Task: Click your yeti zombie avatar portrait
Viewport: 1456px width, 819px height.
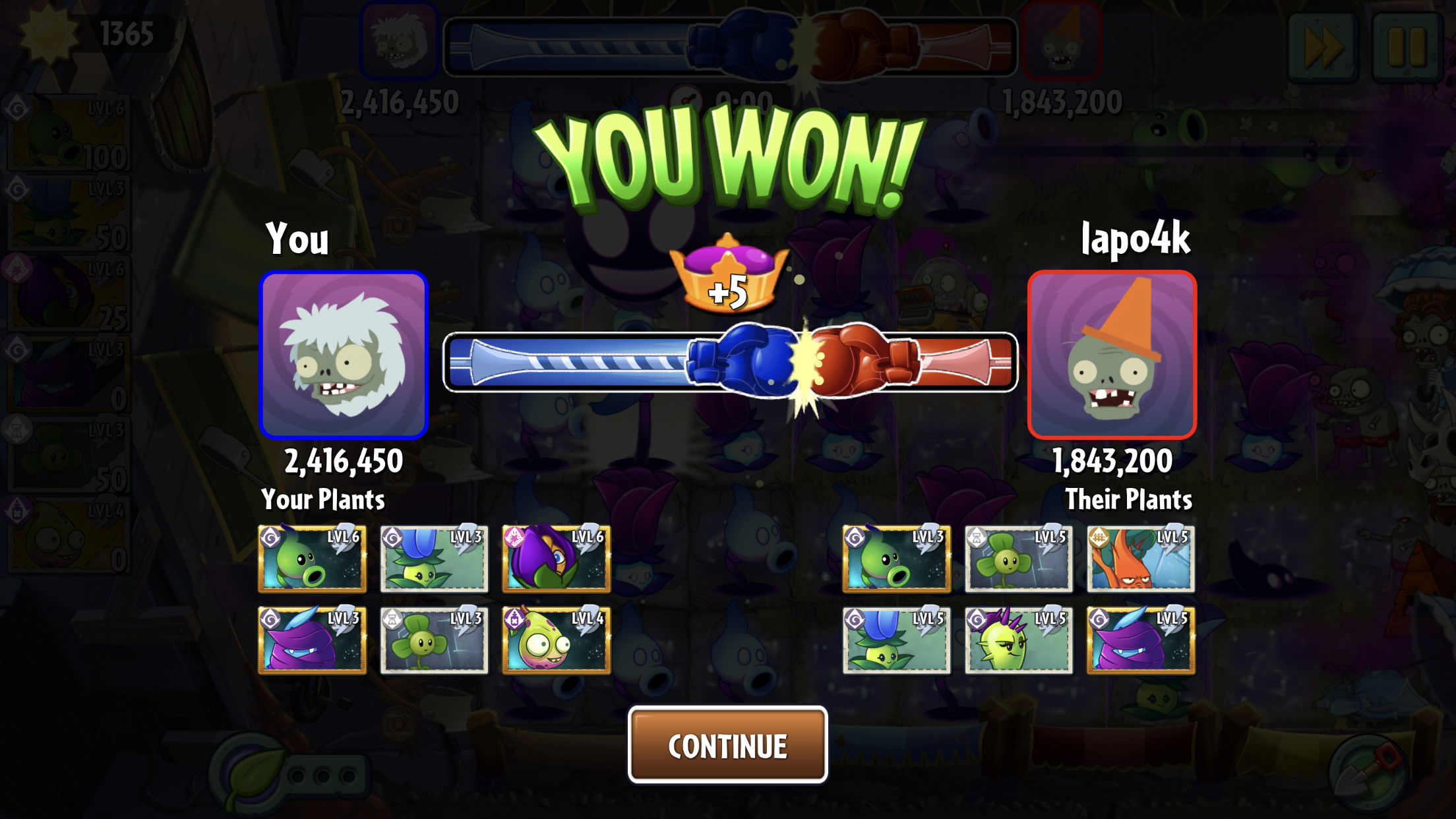Action: click(344, 355)
